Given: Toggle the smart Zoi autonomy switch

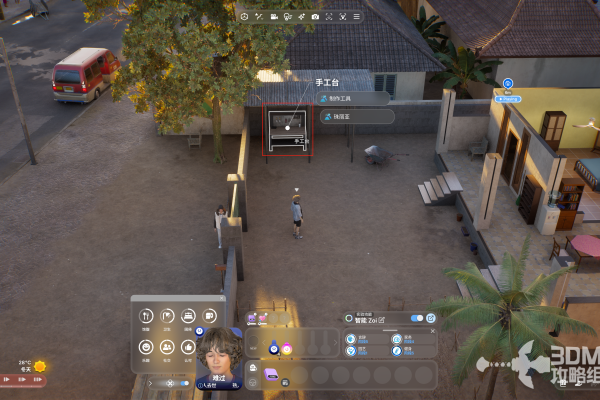Looking at the screenshot, I should coord(416,318).
